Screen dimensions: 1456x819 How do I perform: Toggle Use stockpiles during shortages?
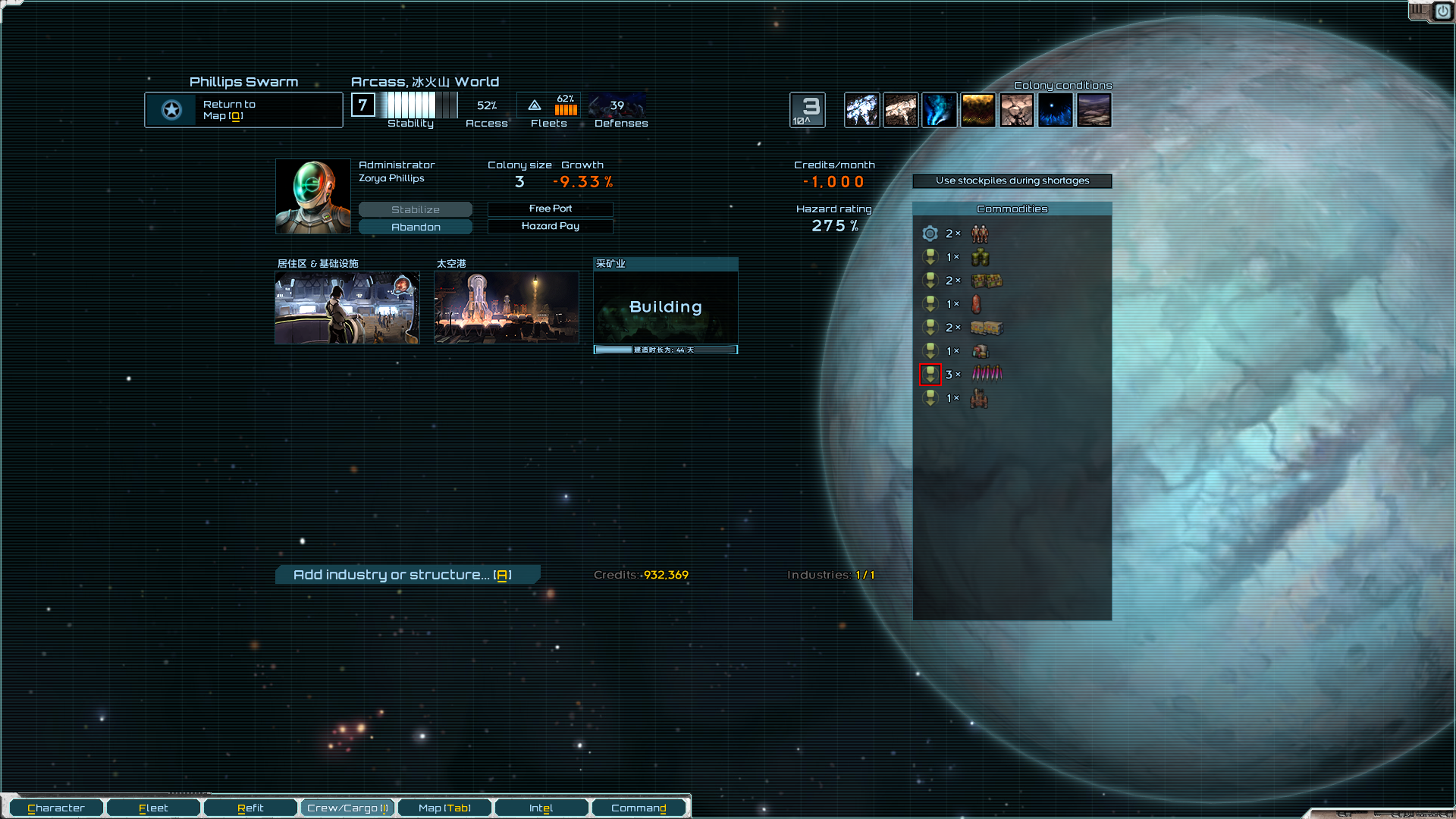1012,180
